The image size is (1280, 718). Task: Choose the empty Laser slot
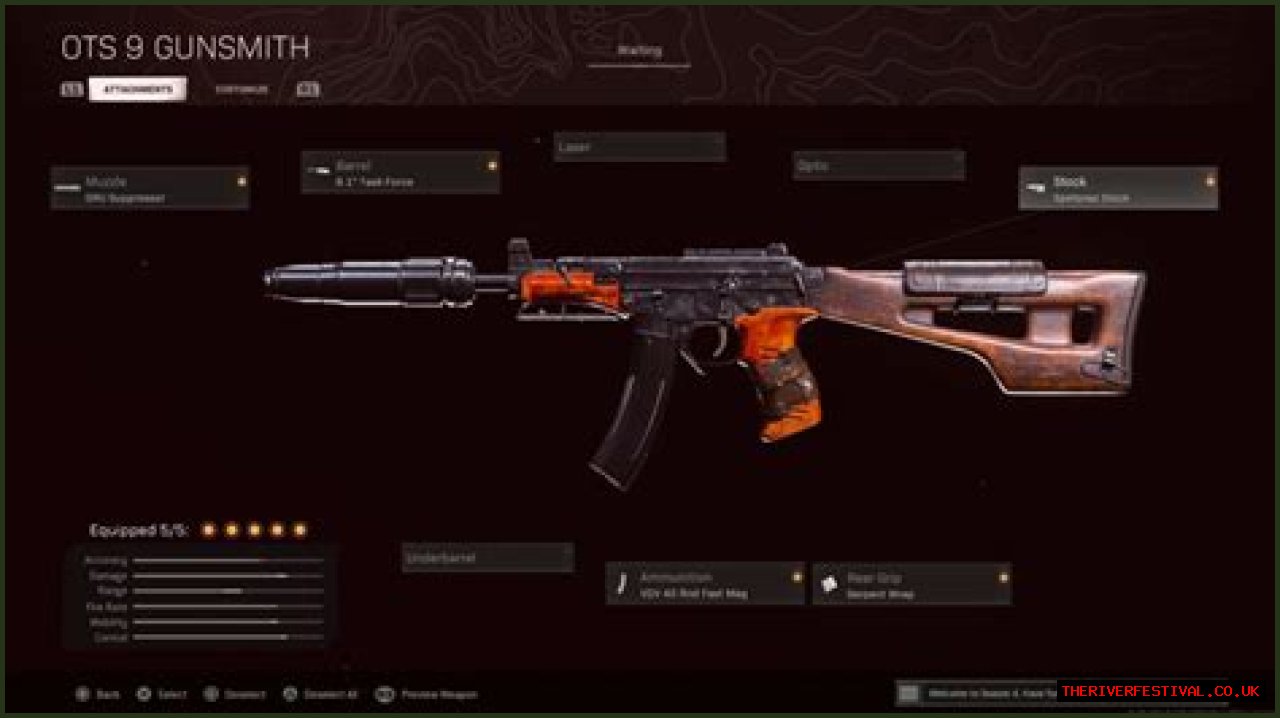[640, 147]
